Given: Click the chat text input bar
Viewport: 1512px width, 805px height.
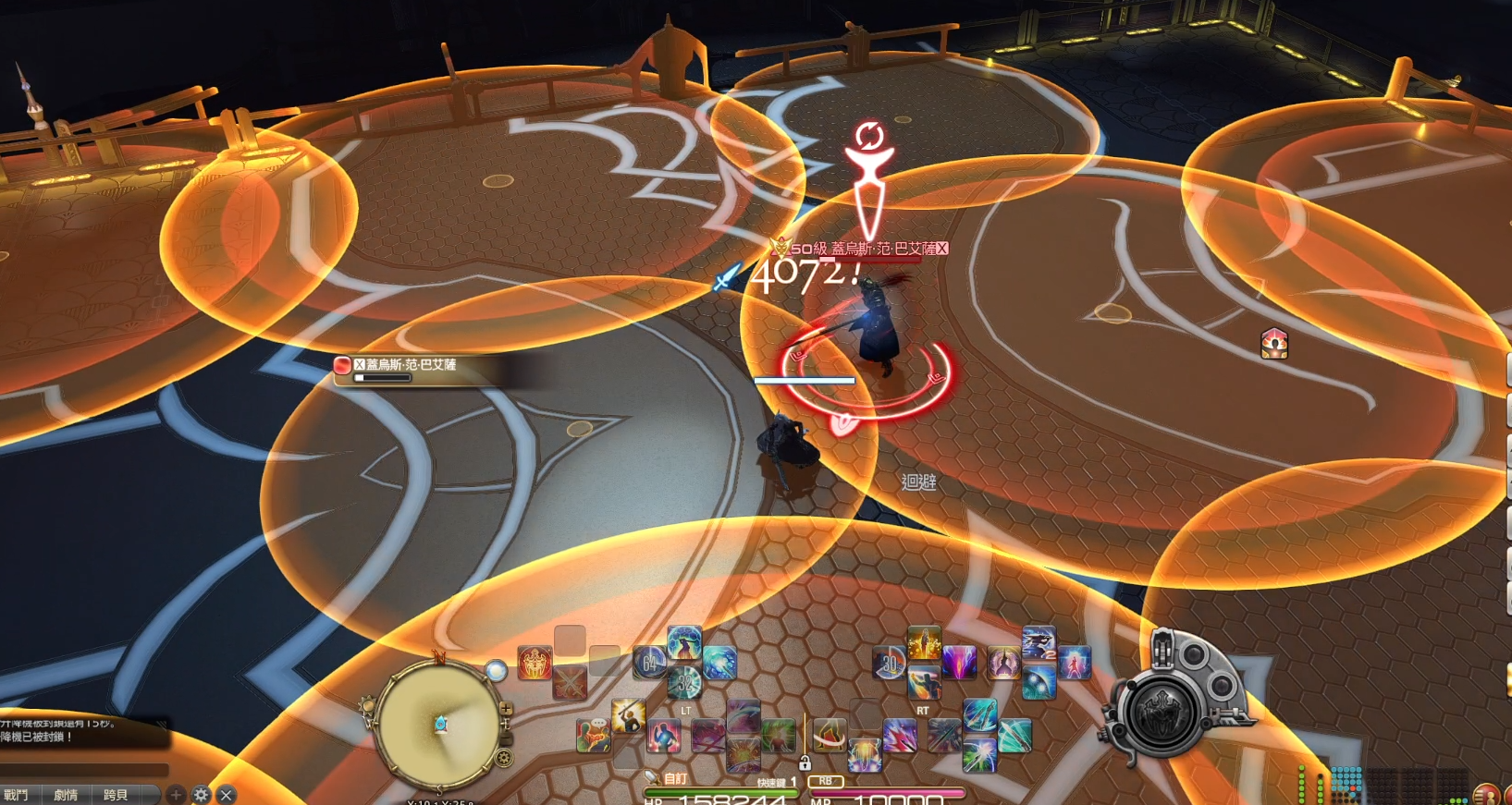Looking at the screenshot, I should [83, 770].
